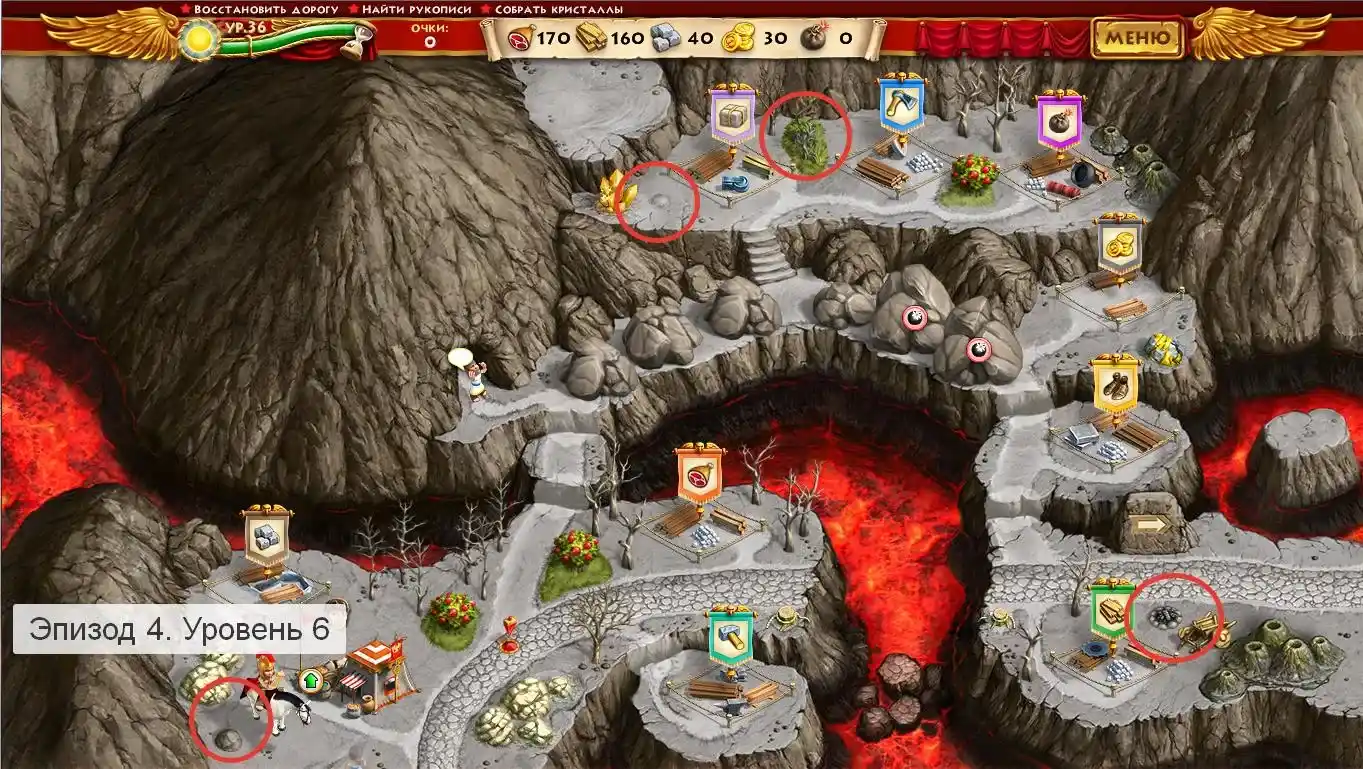Select the purple crate building banner
This screenshot has width=1363, height=769.
tap(733, 116)
